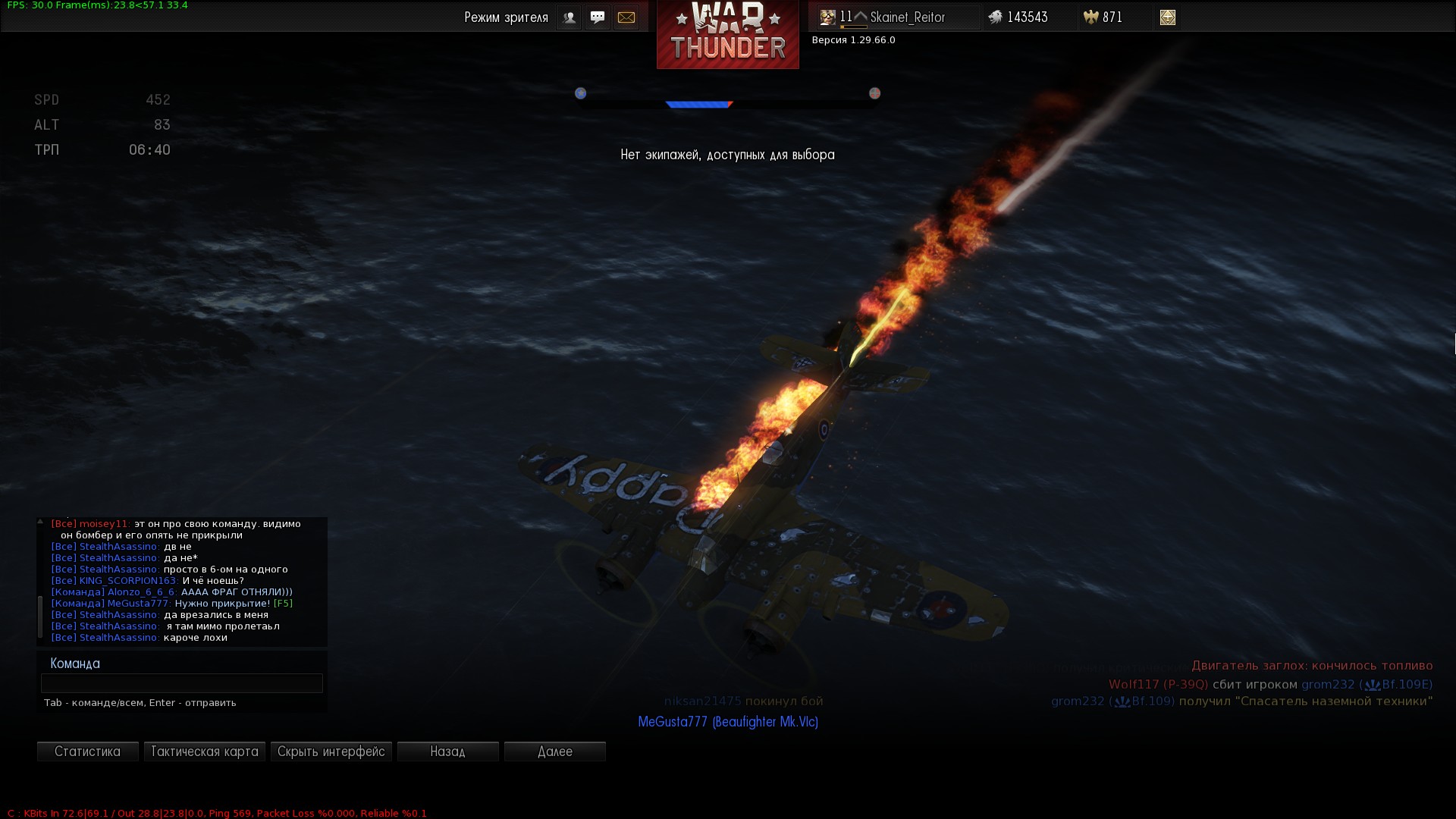Show the Тактическая карта
The height and width of the screenshot is (819, 1456).
coord(205,752)
